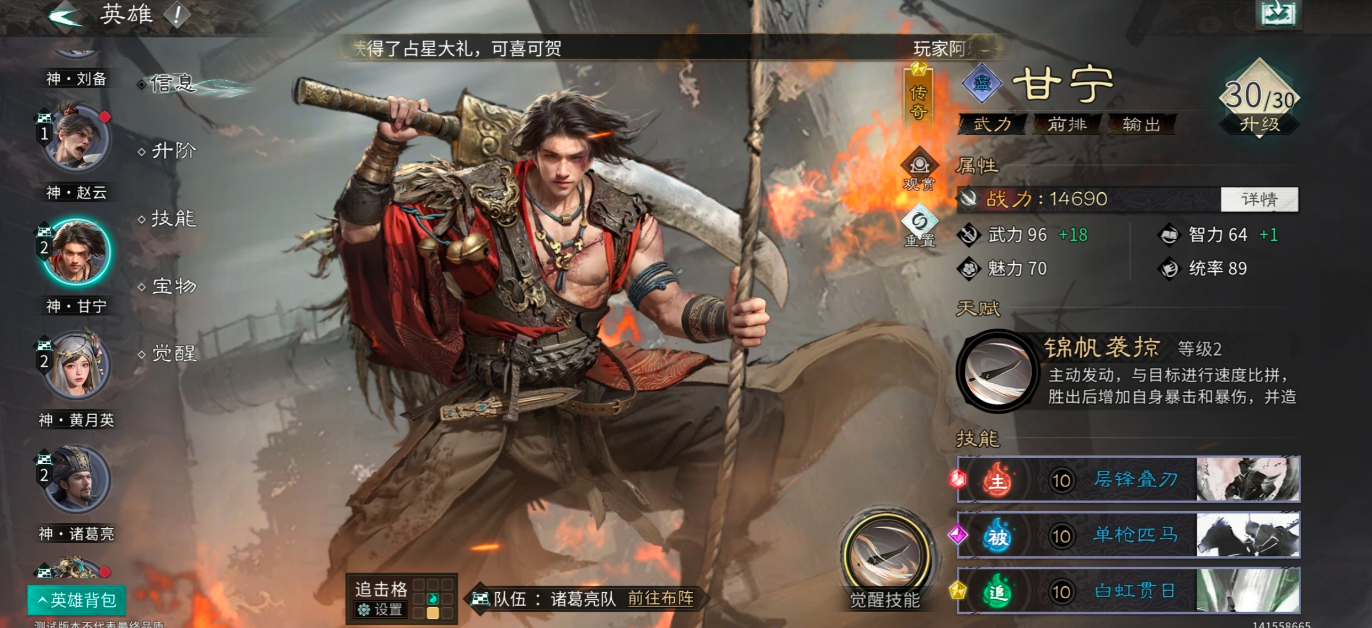1372x628 pixels.
Task: Switch to the 信息 tab
Action: pos(173,84)
